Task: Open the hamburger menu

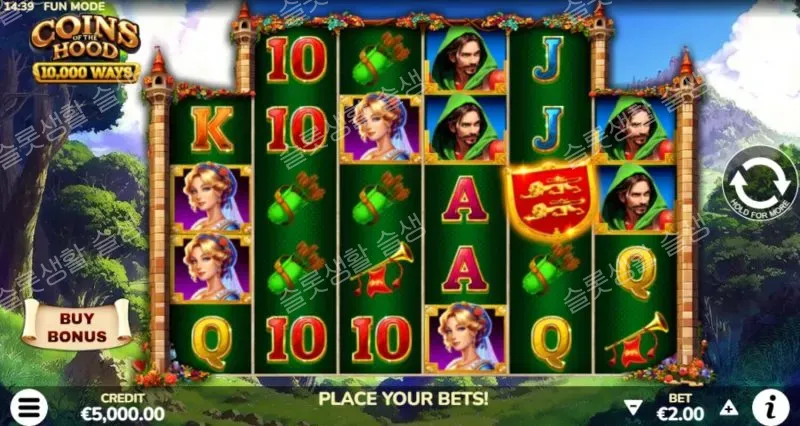Action: pos(30,407)
